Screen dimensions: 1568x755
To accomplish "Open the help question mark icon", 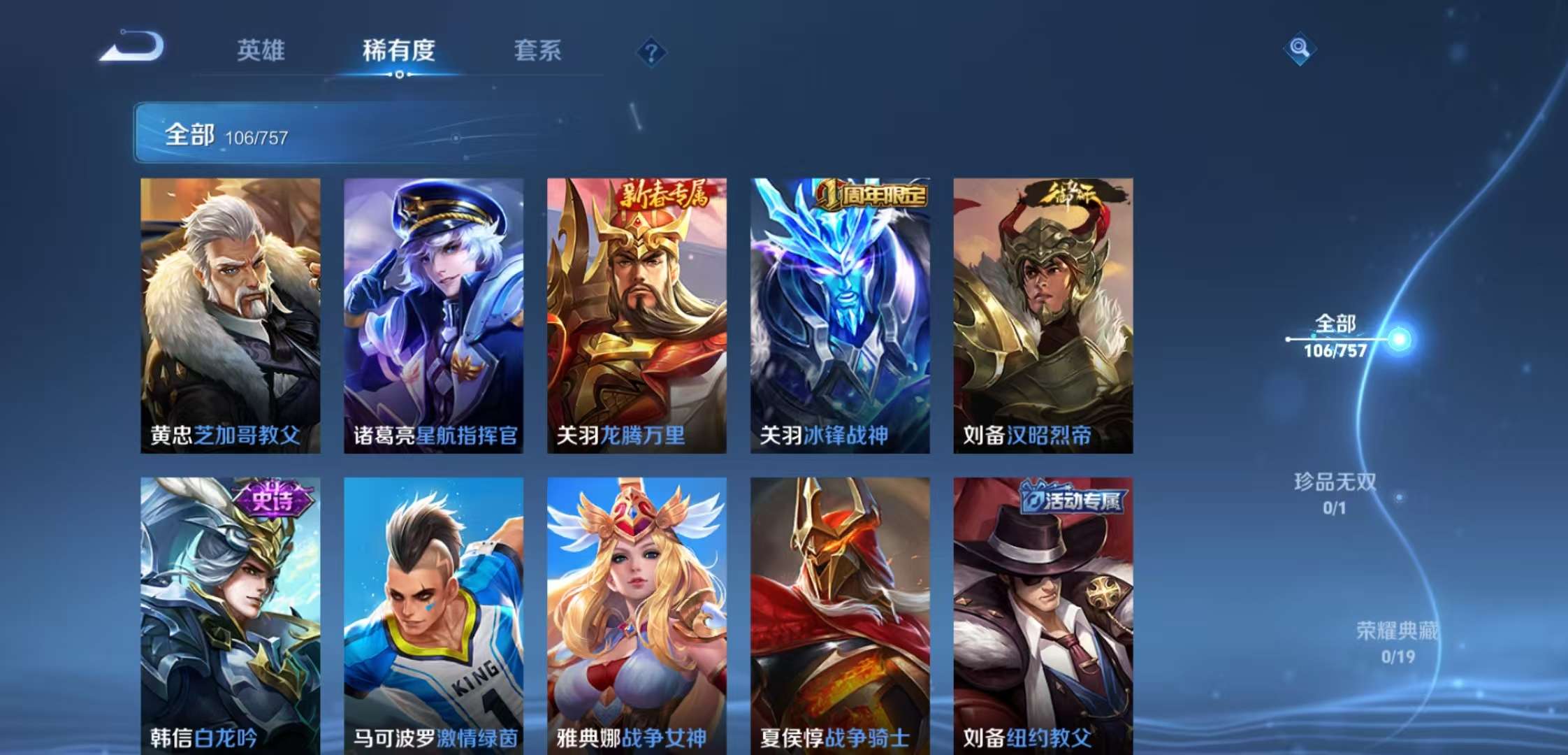I will tap(651, 50).
